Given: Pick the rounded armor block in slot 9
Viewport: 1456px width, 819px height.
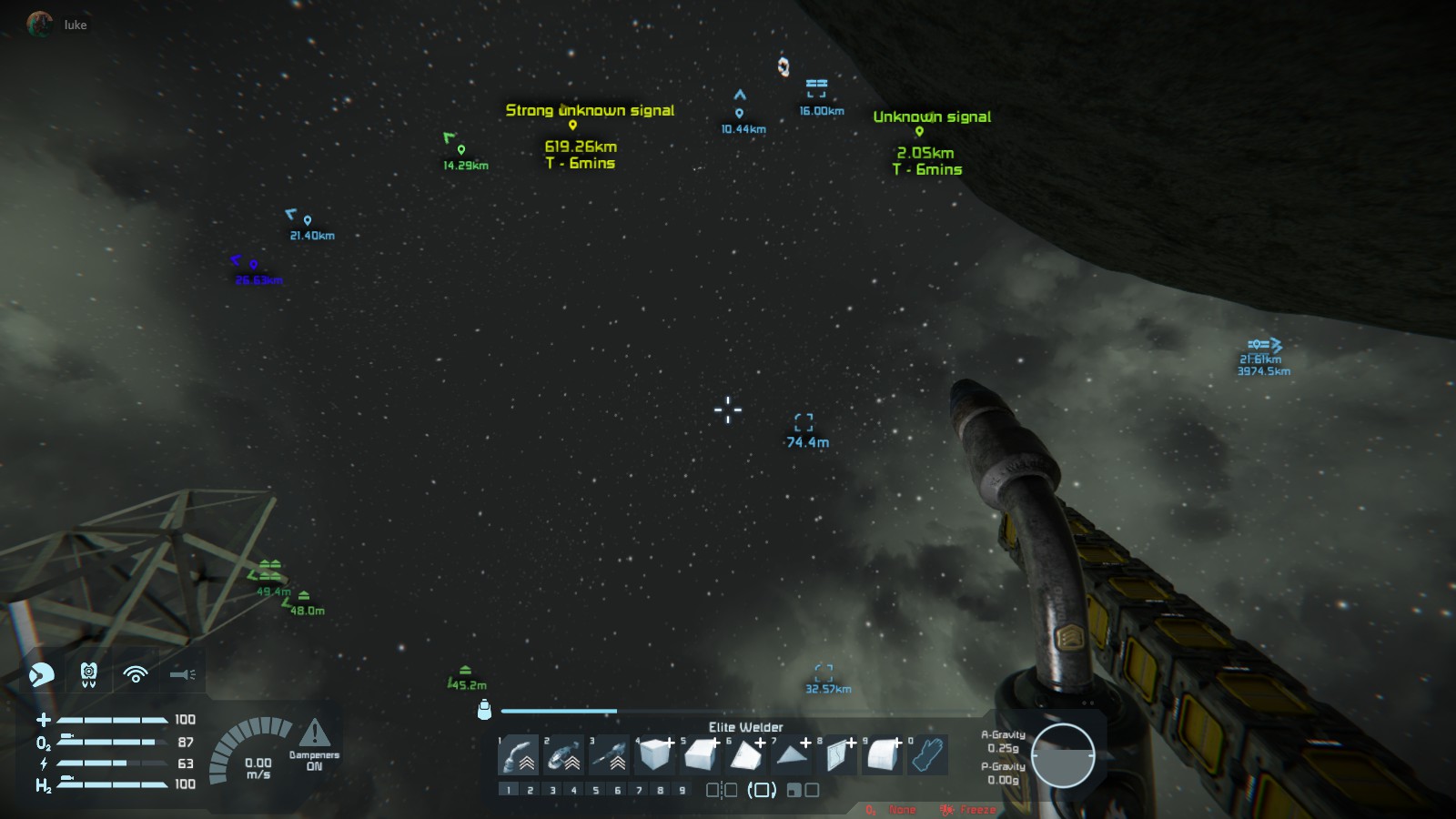Looking at the screenshot, I should [883, 755].
